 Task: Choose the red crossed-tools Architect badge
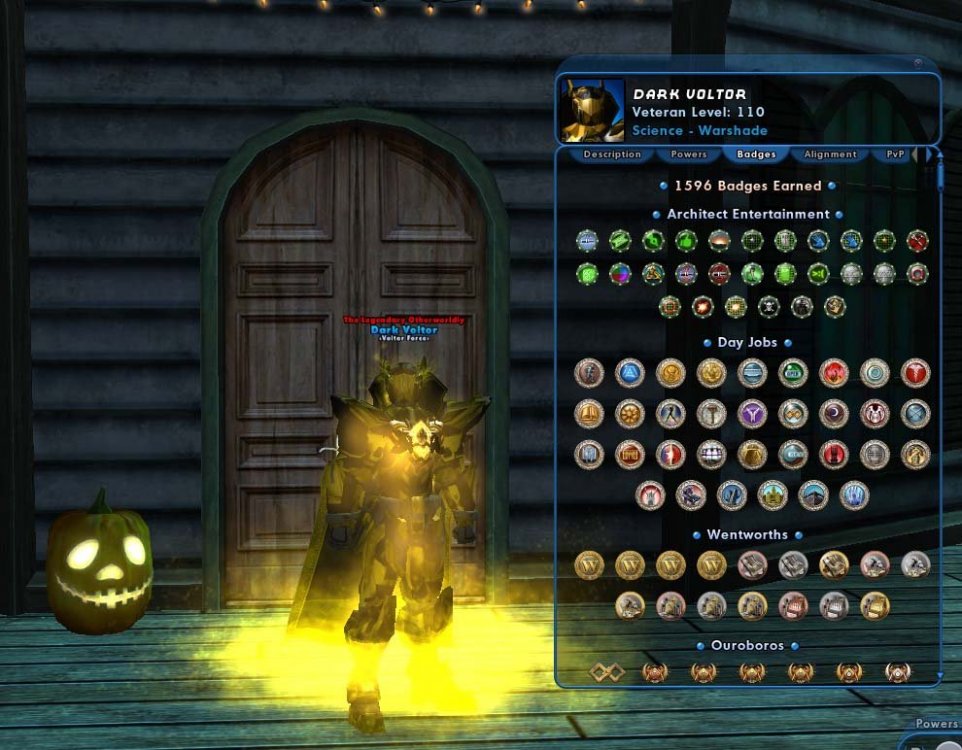pyautogui.click(x=917, y=241)
